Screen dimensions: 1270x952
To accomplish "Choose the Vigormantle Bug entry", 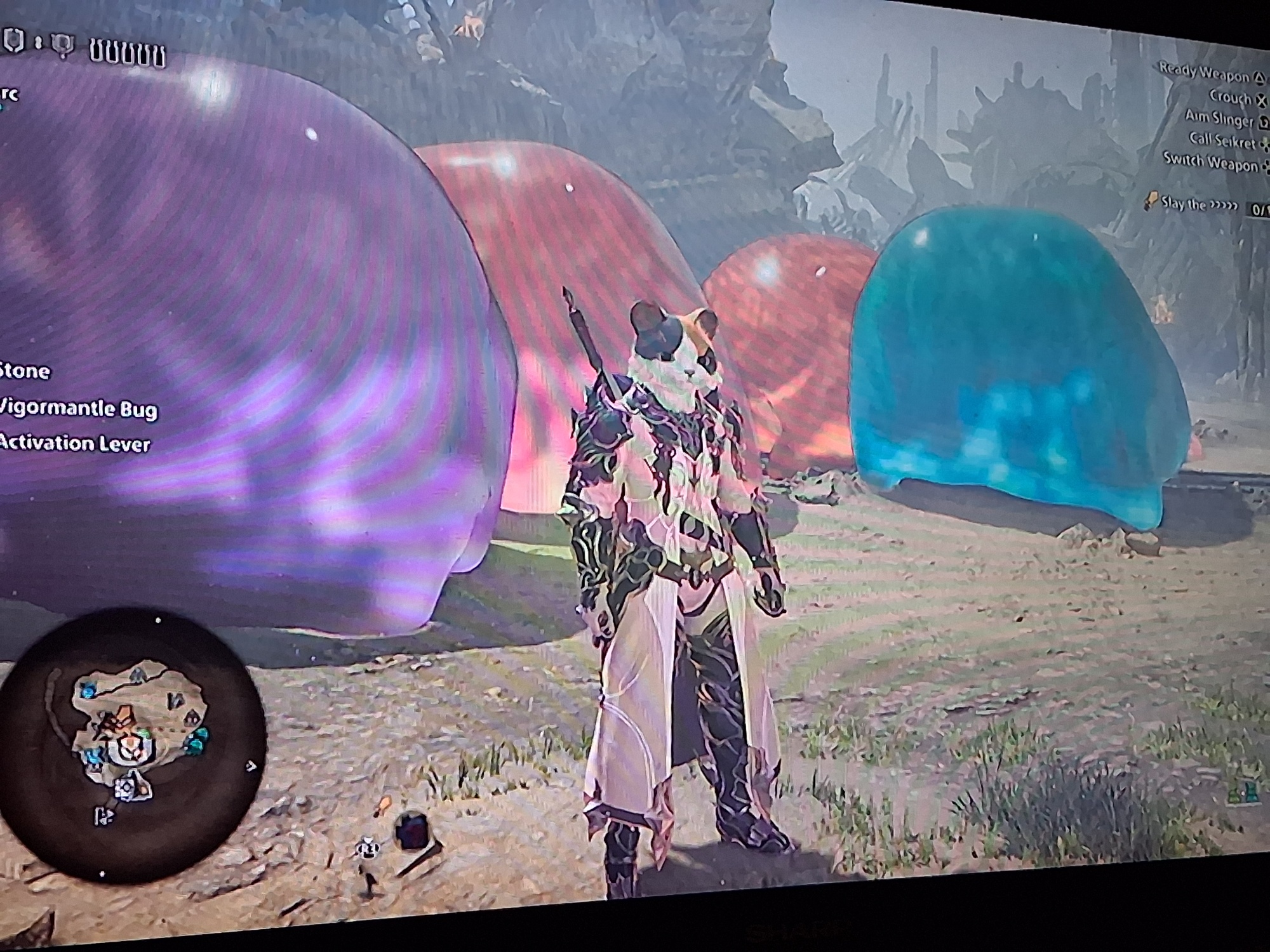I will (77, 408).
